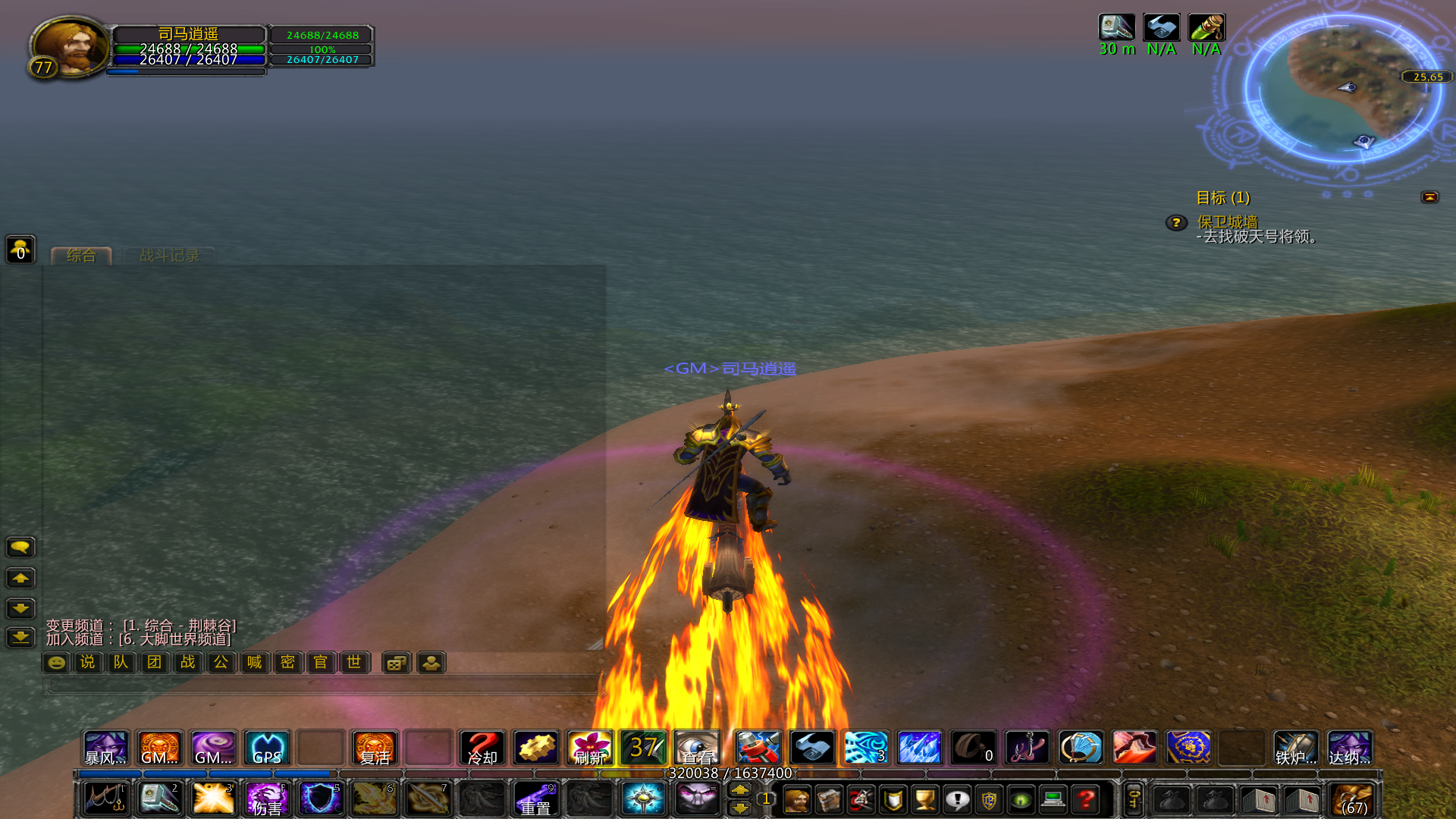Click the 说 say channel button

tap(88, 663)
